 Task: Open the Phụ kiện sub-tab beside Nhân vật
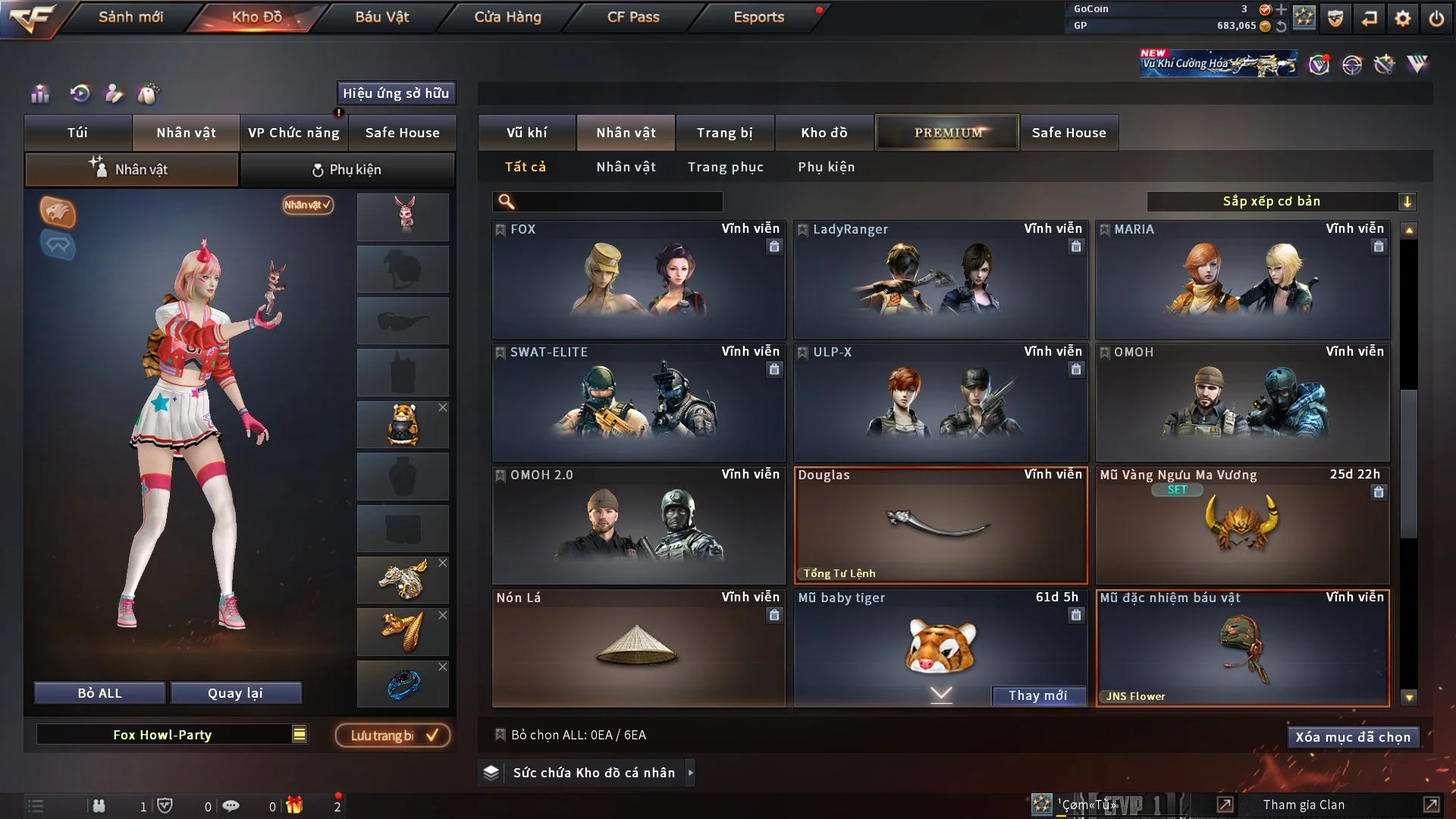tap(347, 170)
